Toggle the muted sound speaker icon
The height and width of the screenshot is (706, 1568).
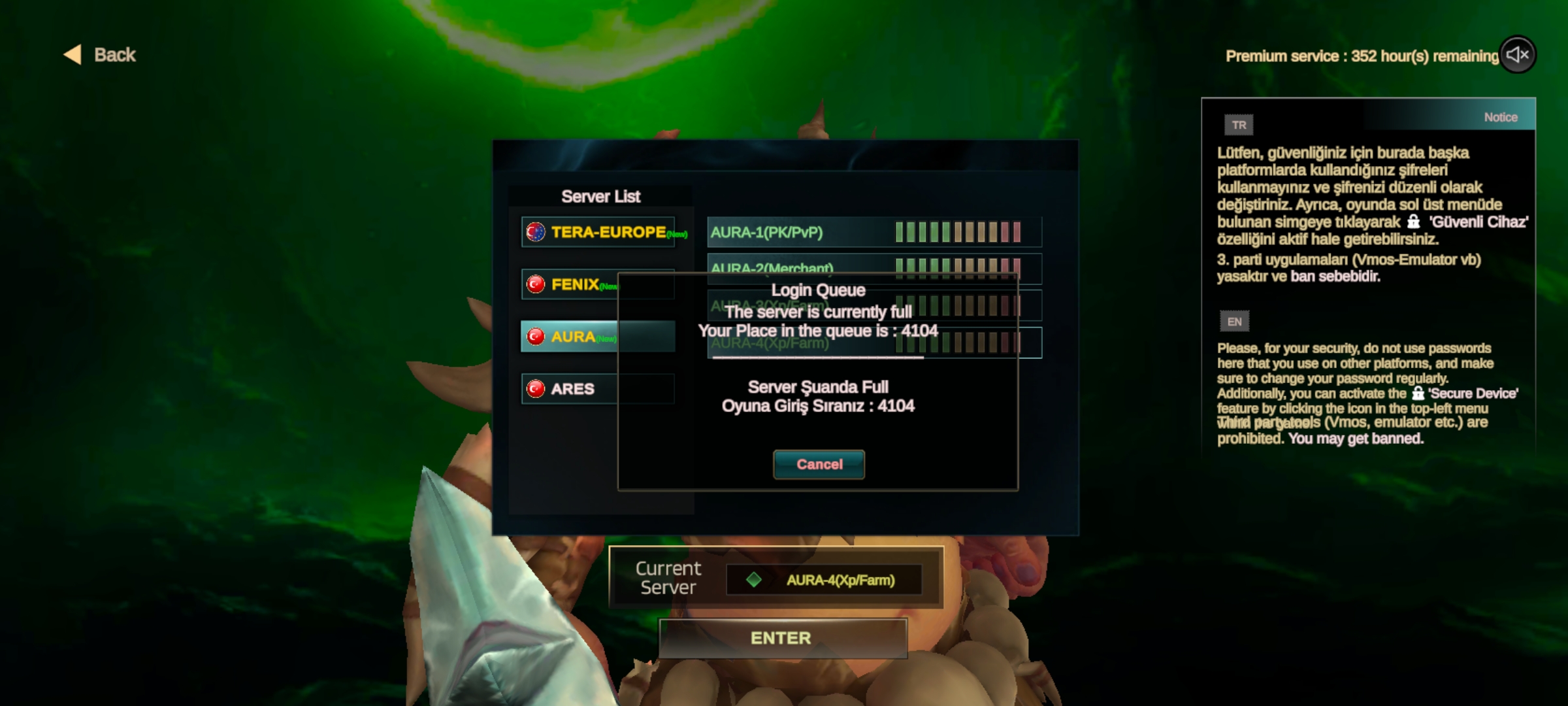pos(1517,55)
